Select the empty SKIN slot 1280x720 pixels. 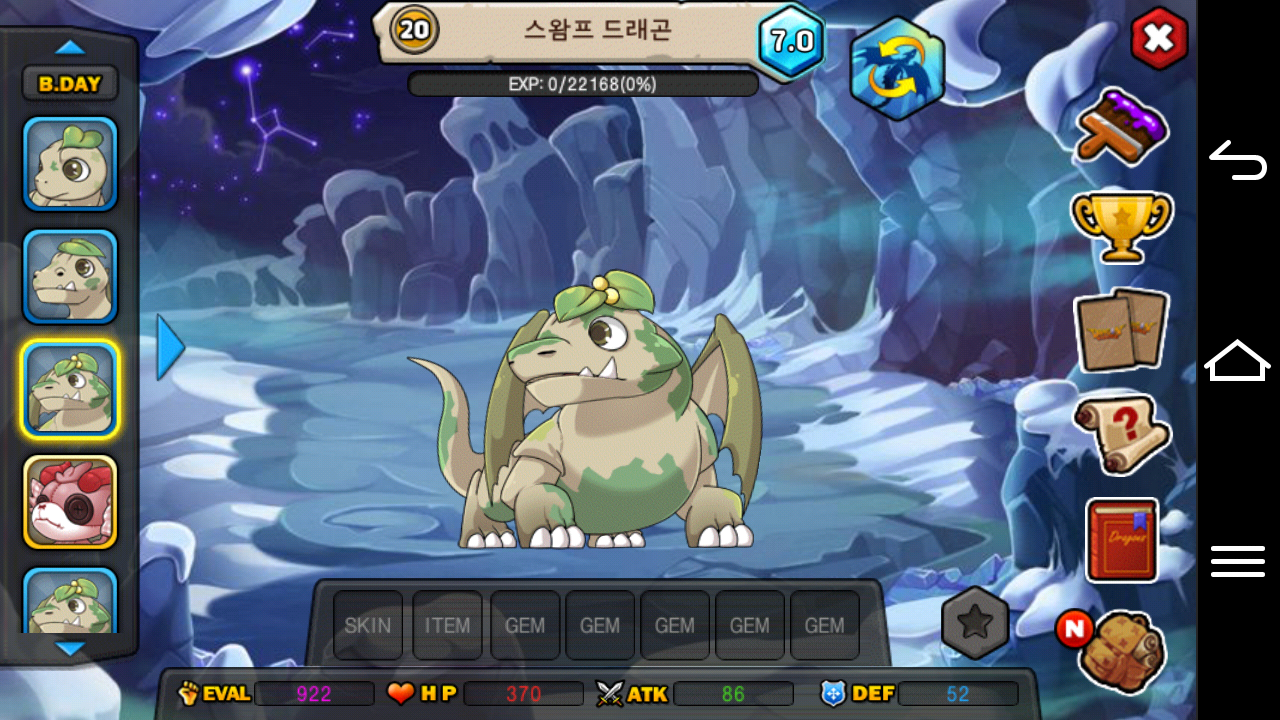[368, 625]
